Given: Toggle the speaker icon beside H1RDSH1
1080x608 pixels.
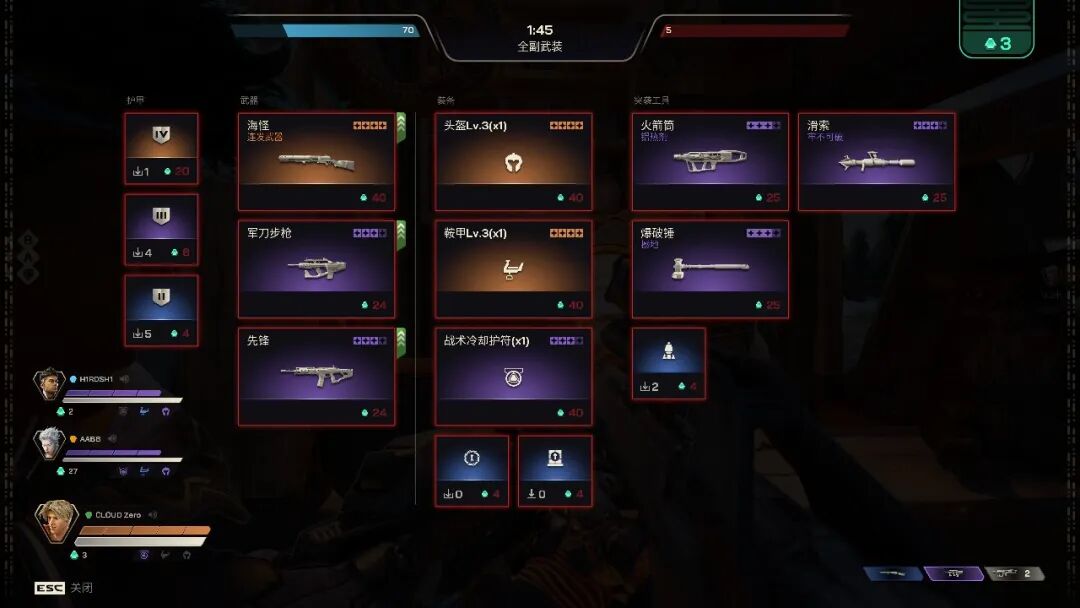Looking at the screenshot, I should point(124,379).
